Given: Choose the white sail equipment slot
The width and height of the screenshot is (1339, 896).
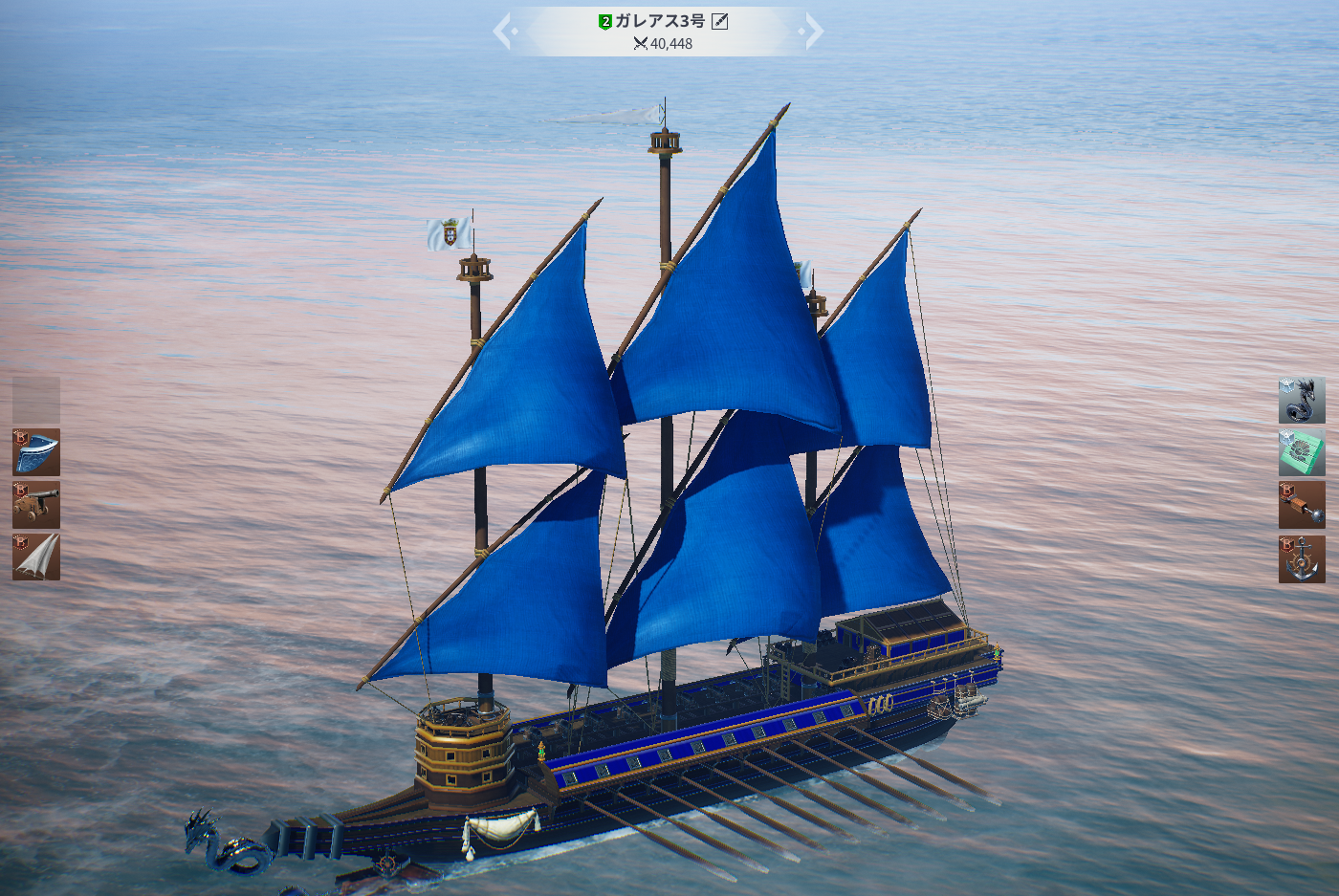Looking at the screenshot, I should click(x=36, y=557).
